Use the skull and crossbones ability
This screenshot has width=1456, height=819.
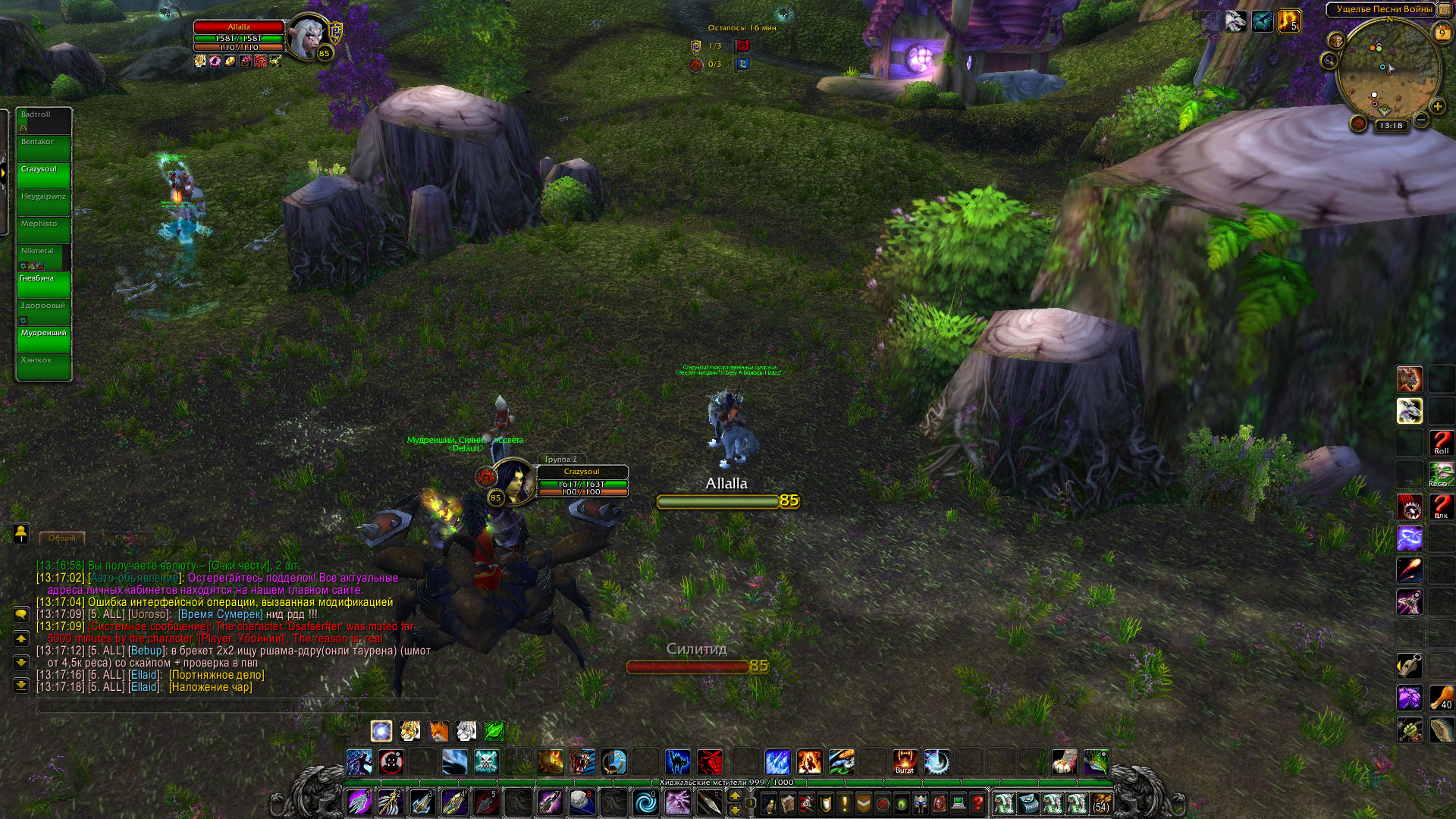486,762
